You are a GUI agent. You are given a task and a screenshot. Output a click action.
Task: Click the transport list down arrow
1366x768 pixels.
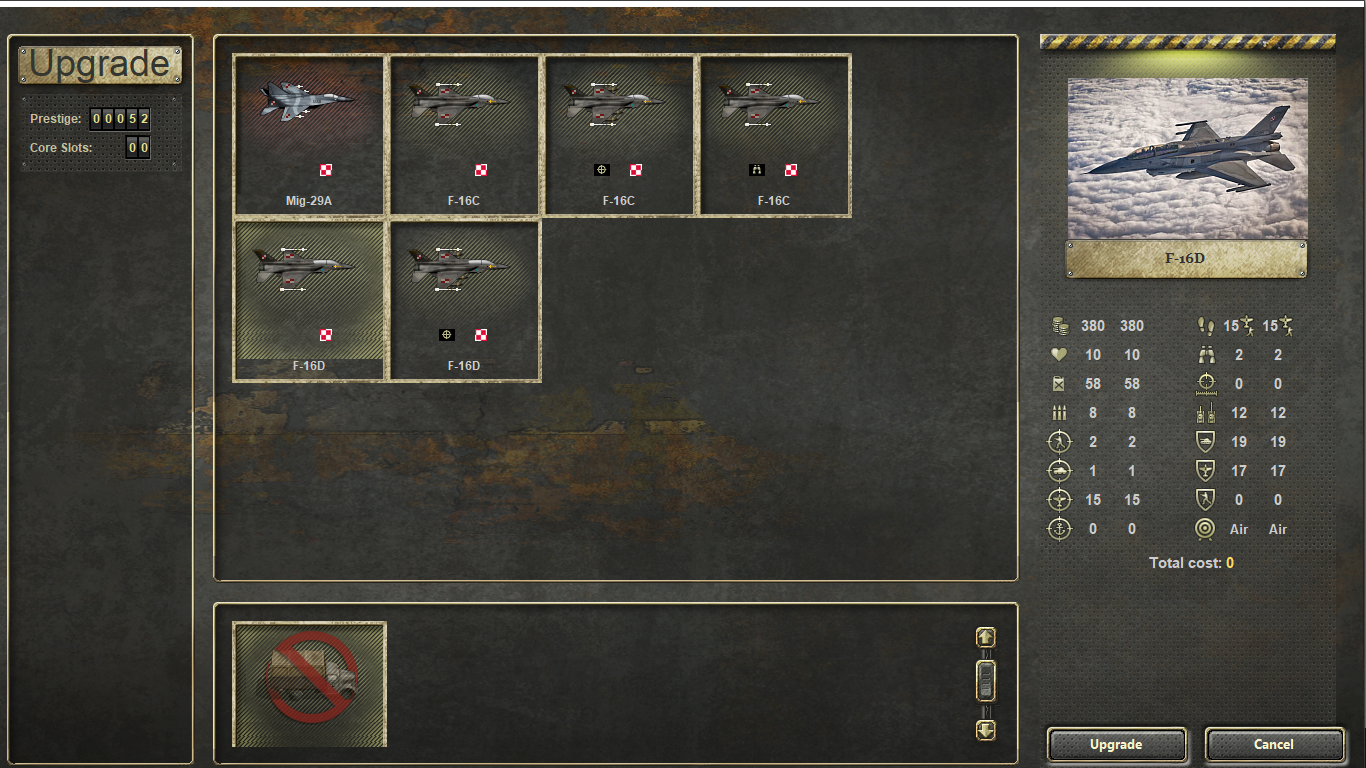point(986,730)
